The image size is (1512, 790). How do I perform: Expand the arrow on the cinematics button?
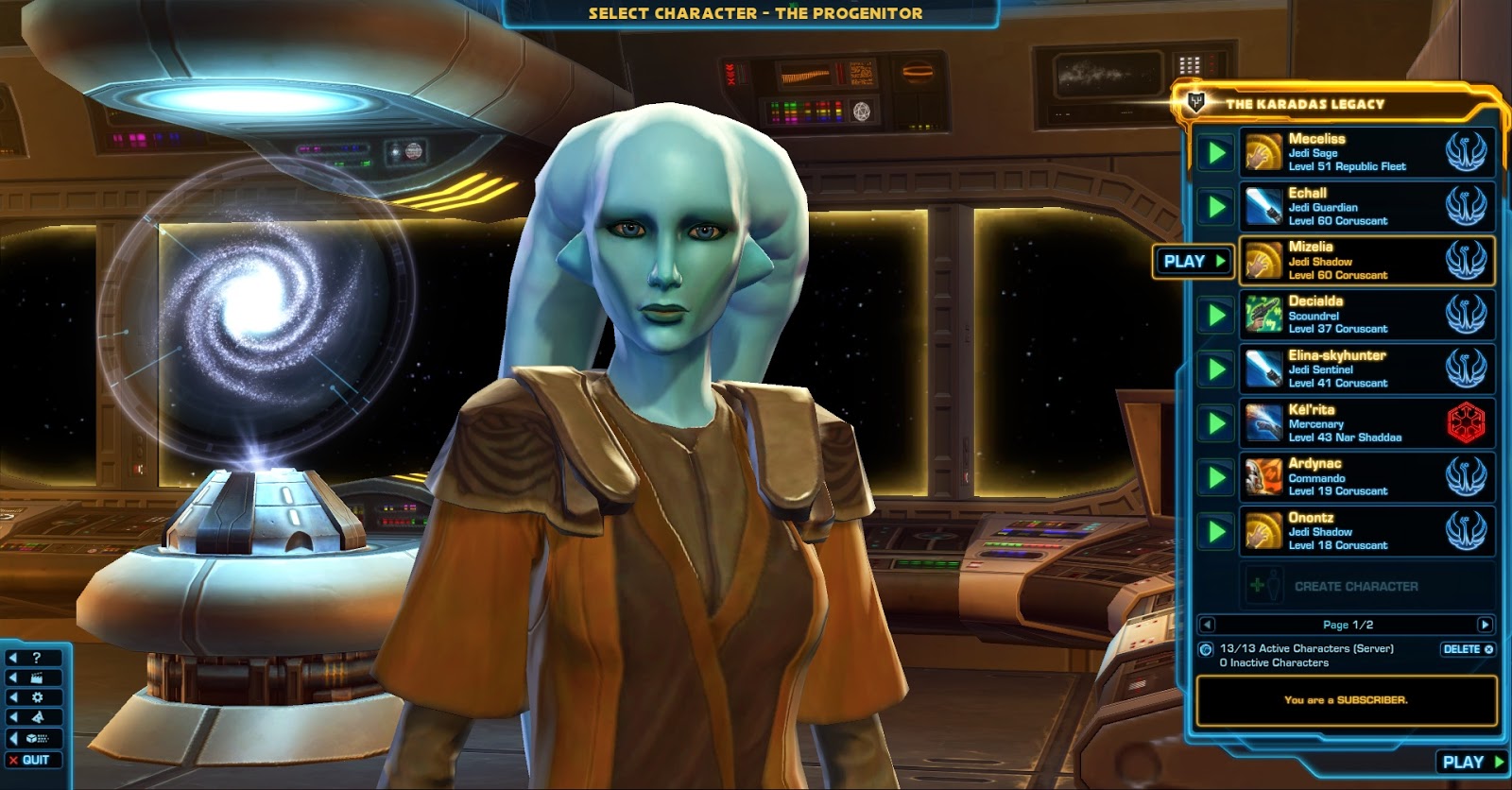[12, 677]
